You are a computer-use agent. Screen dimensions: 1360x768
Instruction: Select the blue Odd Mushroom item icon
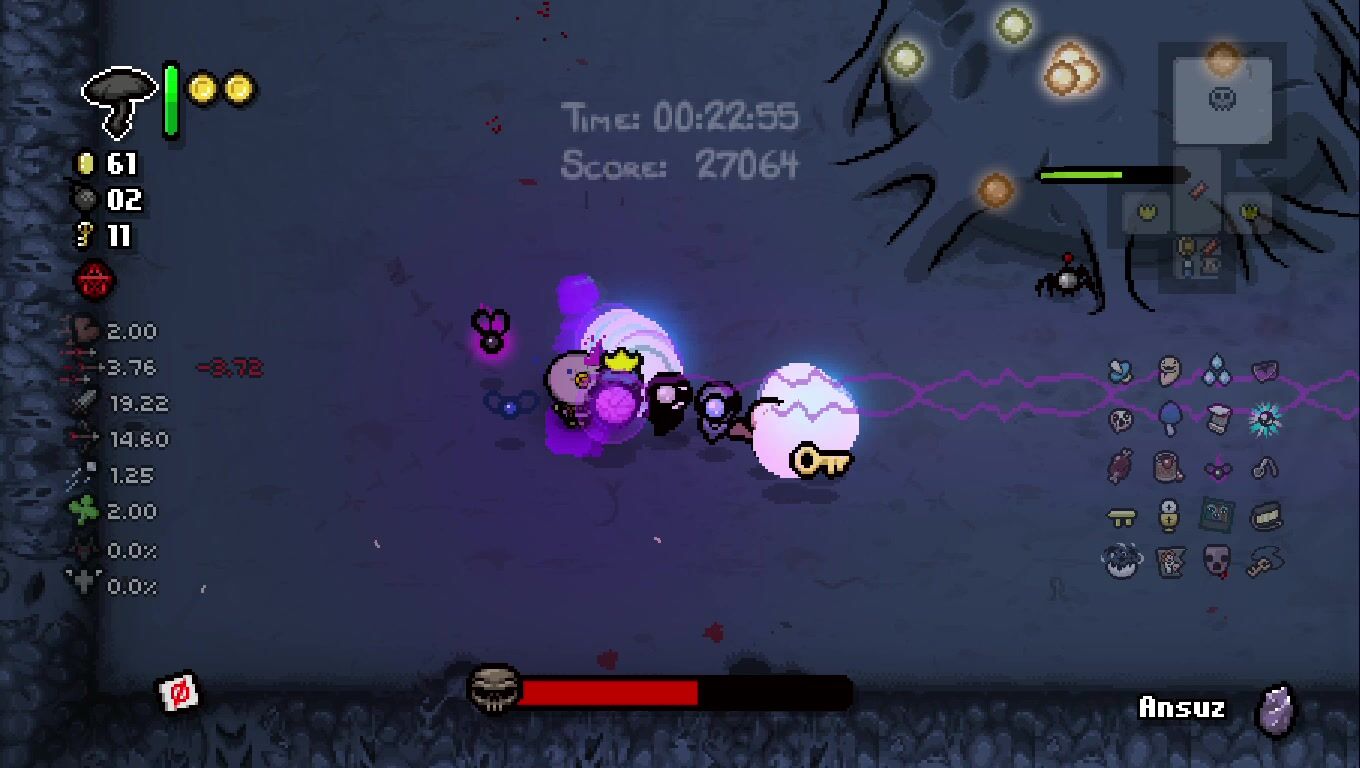[x=1168, y=419]
